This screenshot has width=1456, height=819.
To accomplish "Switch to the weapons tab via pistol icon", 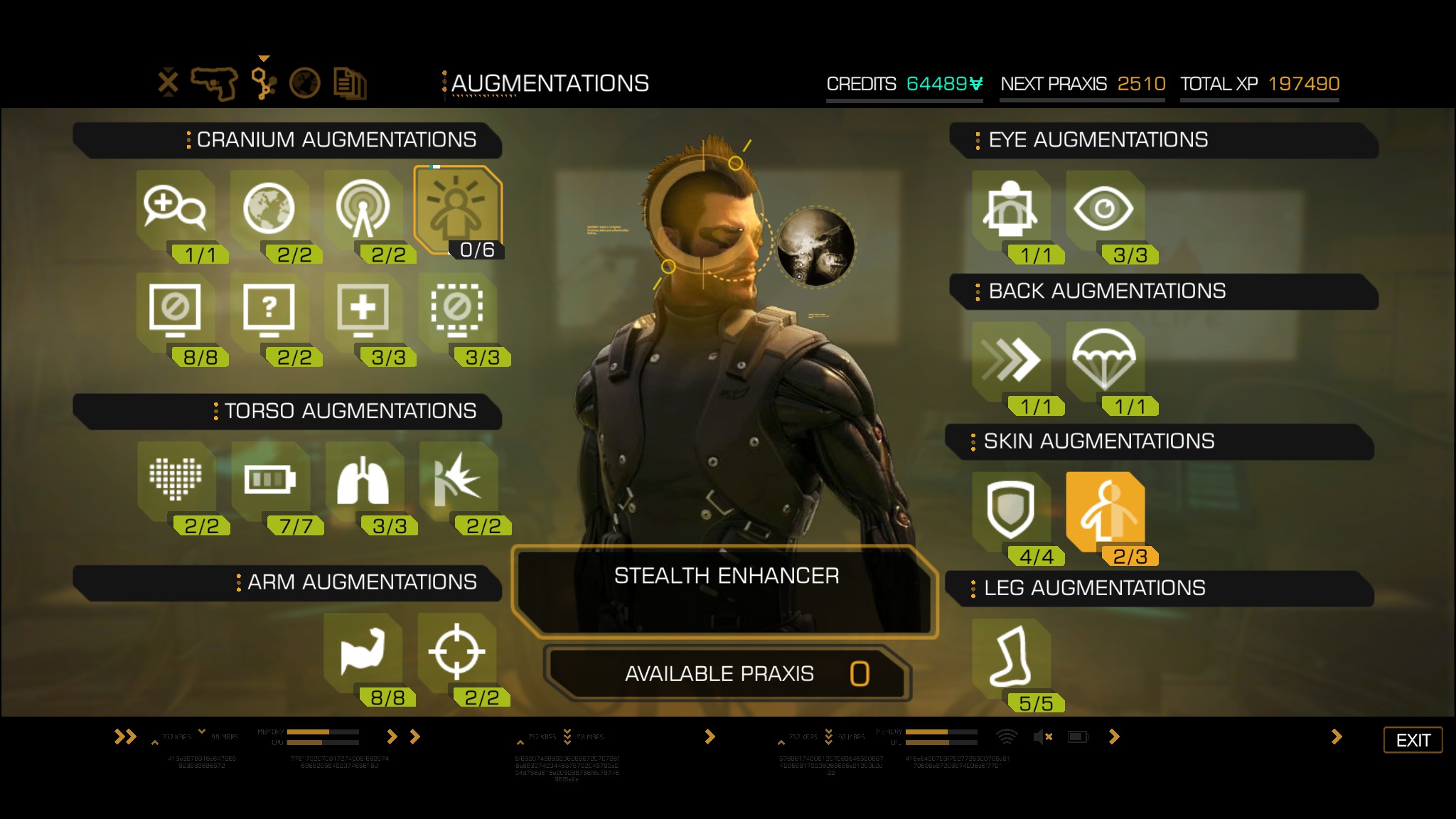I will coord(215,82).
